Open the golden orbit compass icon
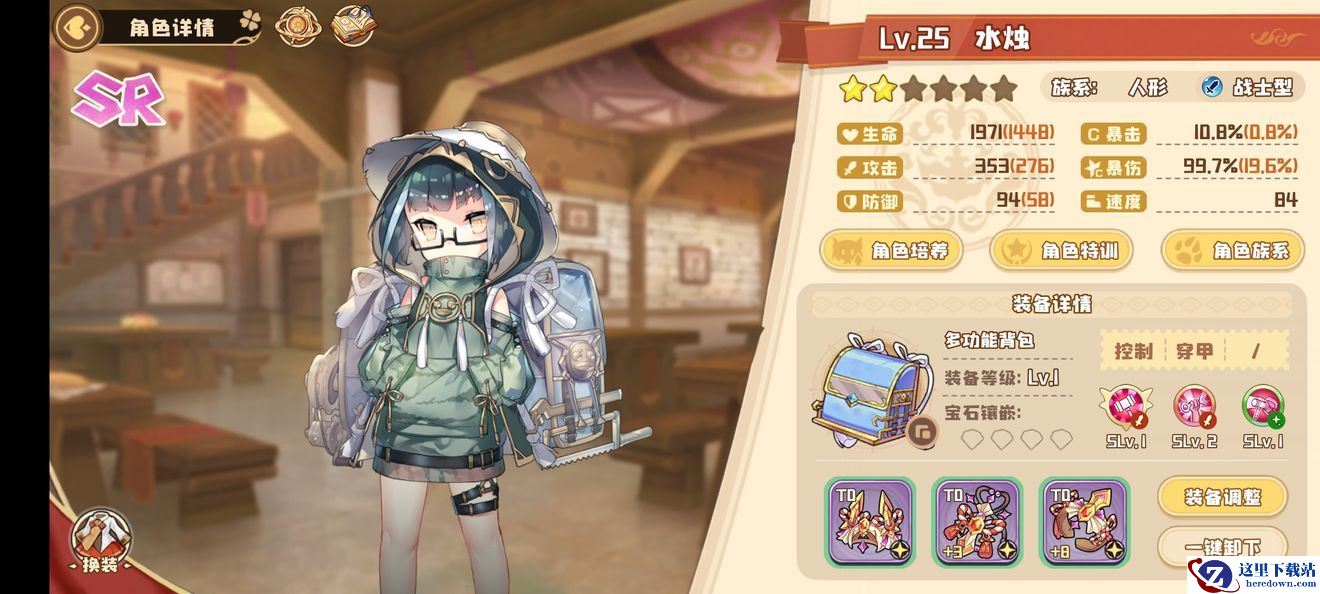This screenshot has width=1320, height=594. [296, 27]
